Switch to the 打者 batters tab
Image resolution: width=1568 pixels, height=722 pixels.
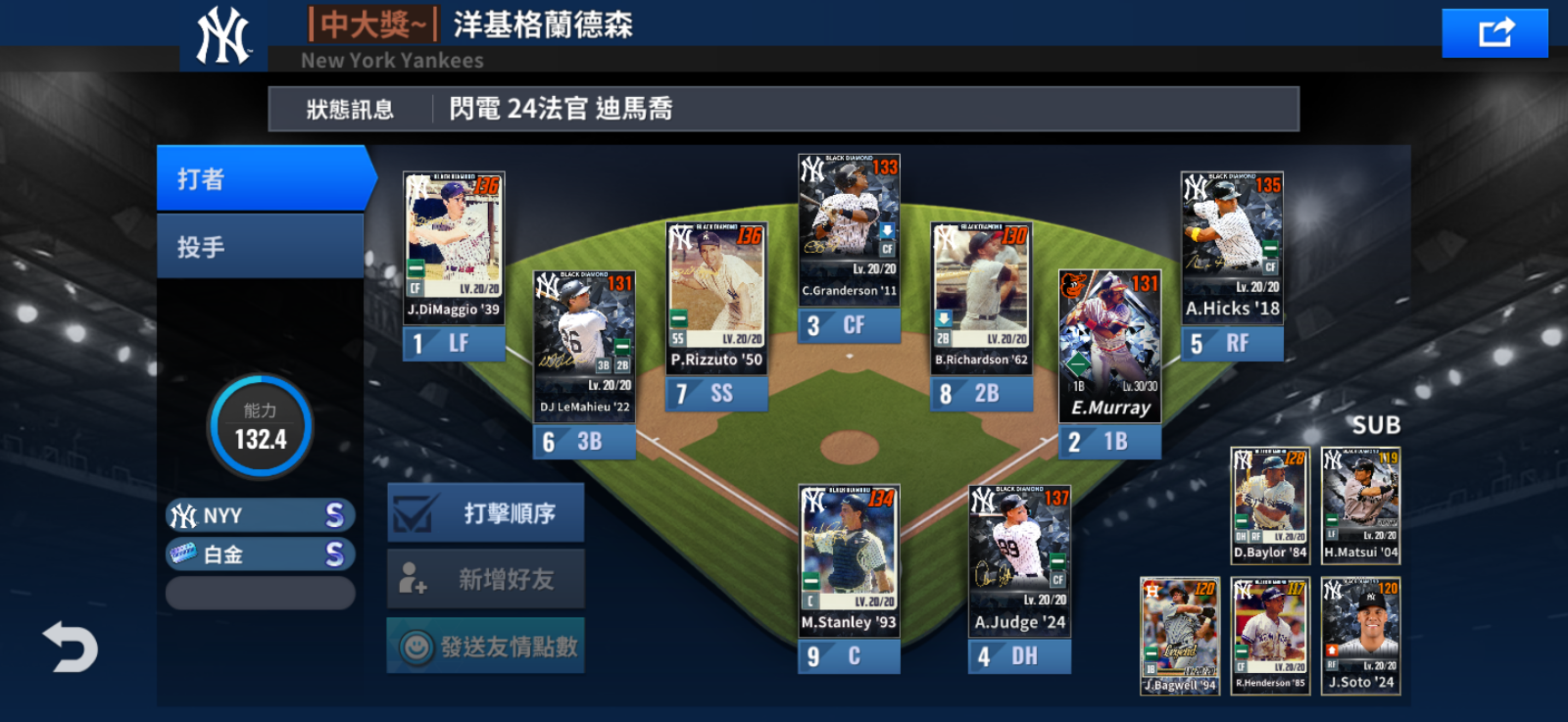tap(262, 179)
